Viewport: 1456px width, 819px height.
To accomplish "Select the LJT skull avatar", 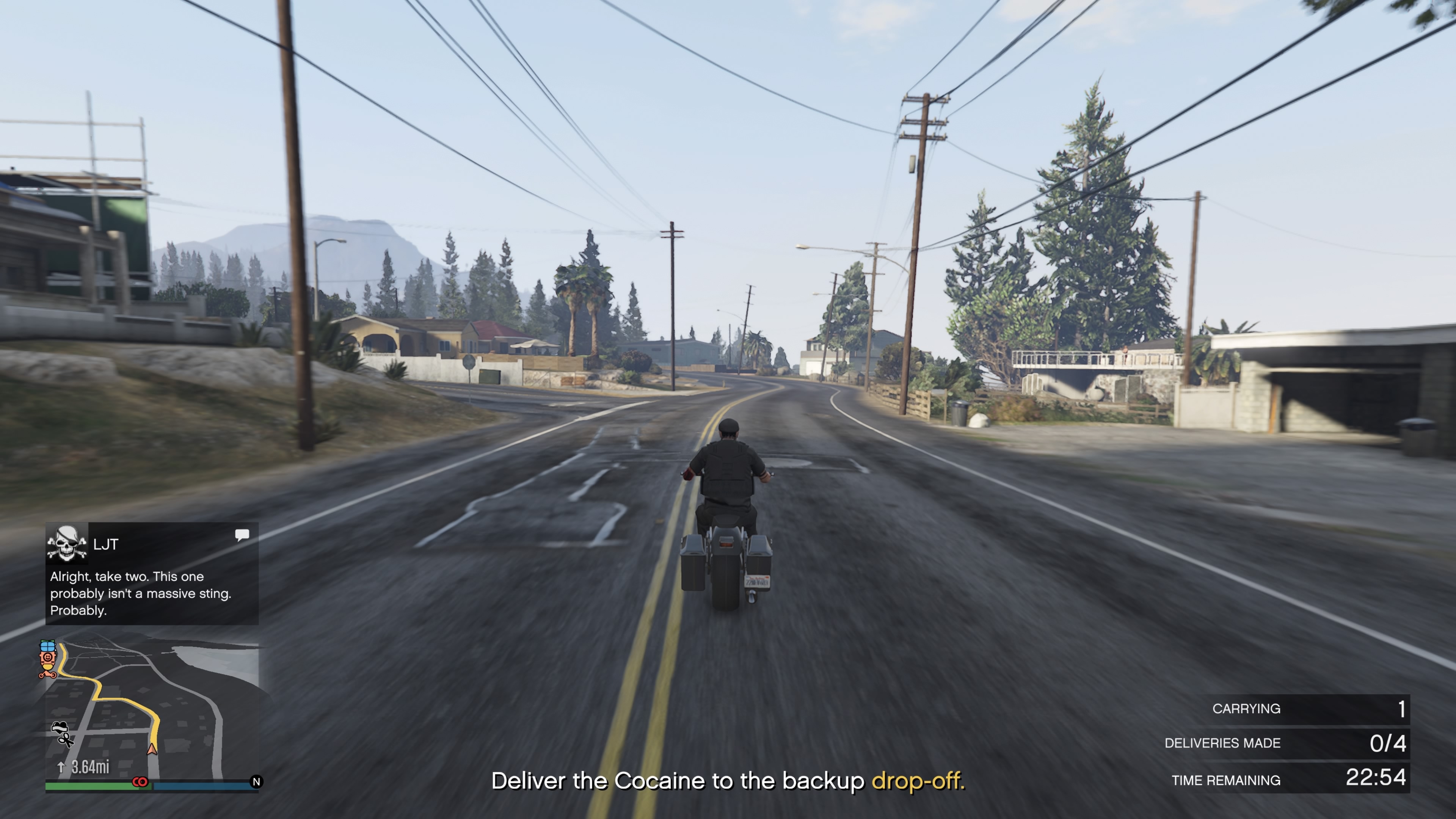I will 67,544.
